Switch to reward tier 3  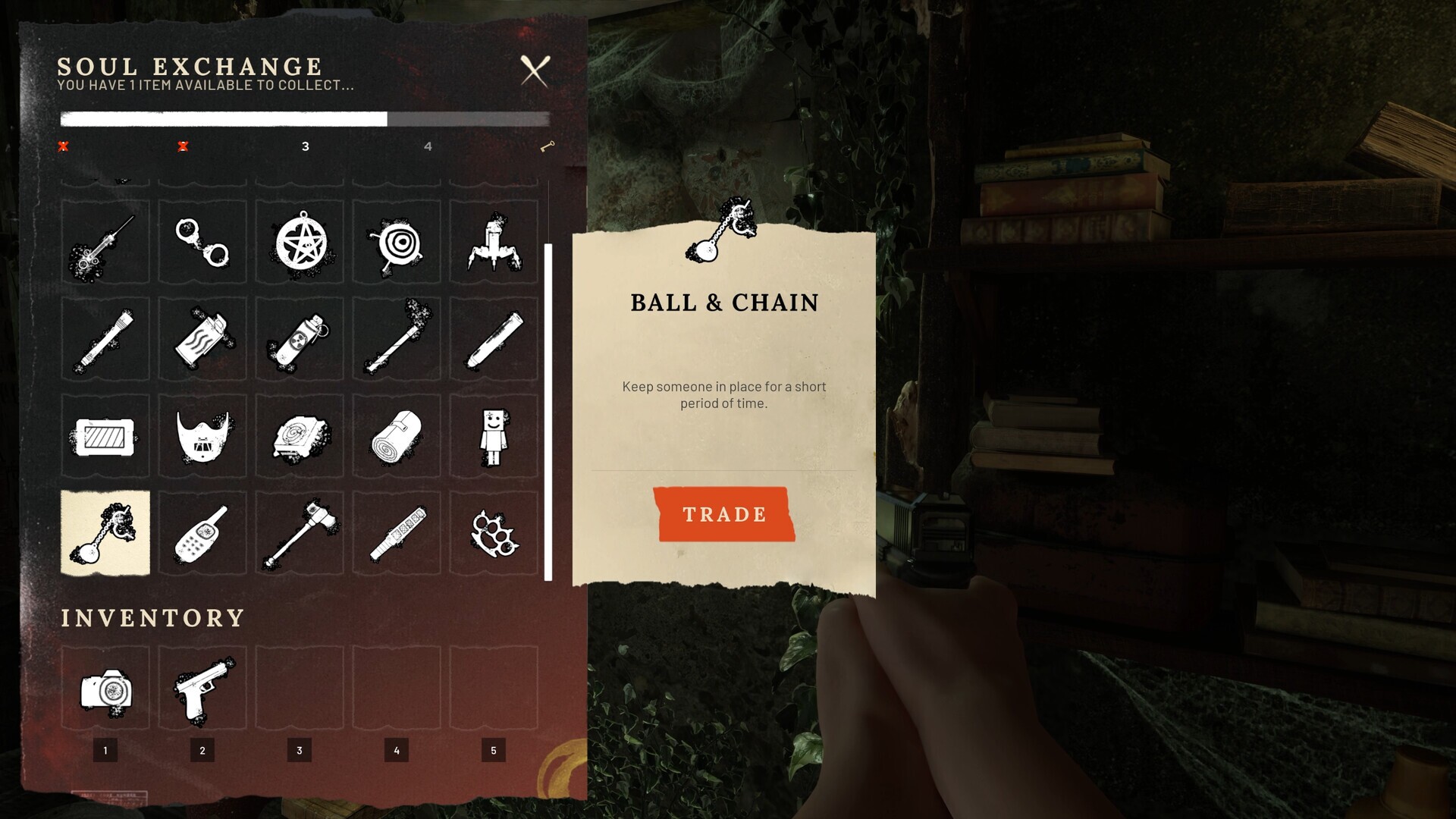pyautogui.click(x=306, y=146)
